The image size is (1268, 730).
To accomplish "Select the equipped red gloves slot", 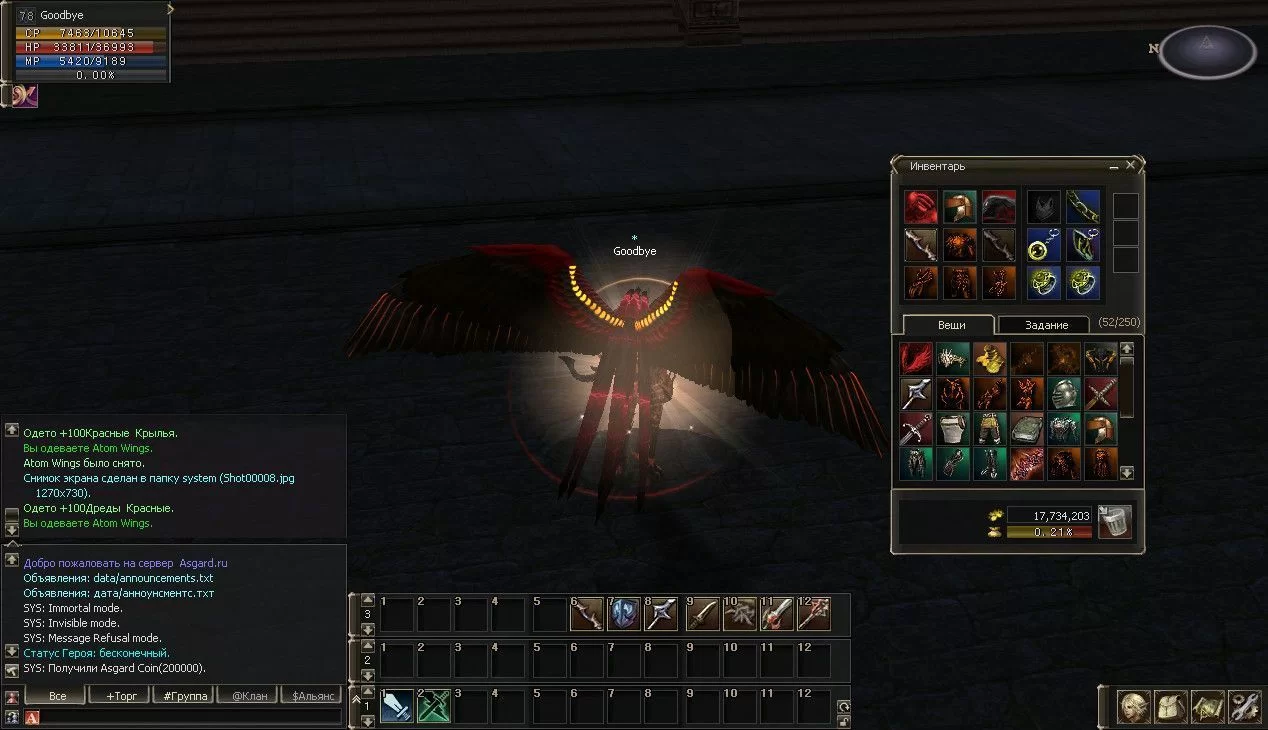I will (921, 207).
